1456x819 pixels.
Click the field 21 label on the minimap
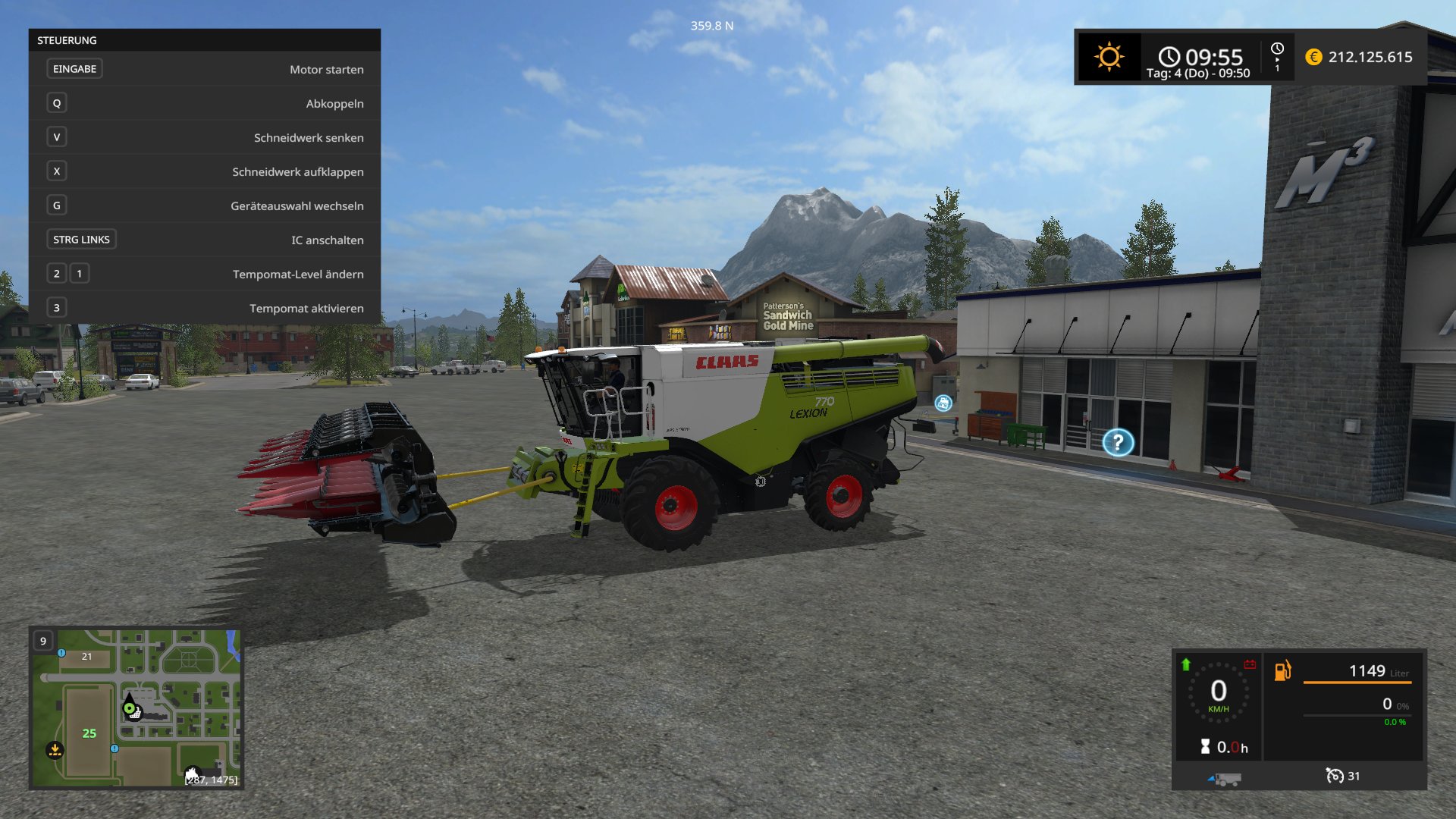pyautogui.click(x=86, y=657)
